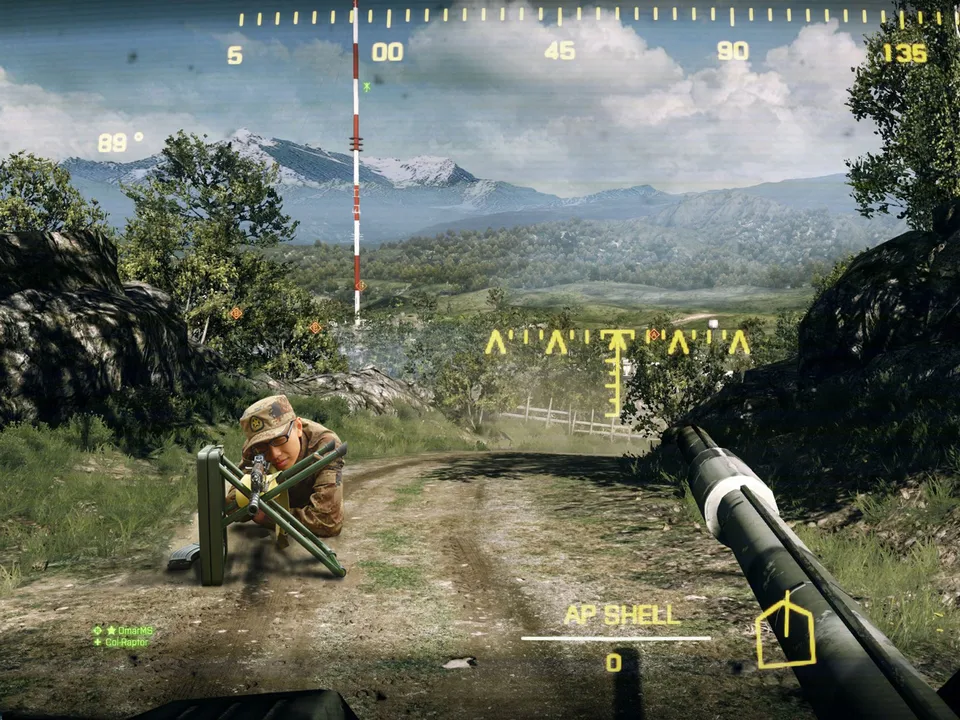Screen dimensions: 960x720
Task: Select squad member Col-Raptor in squad list
Action: coord(126,642)
